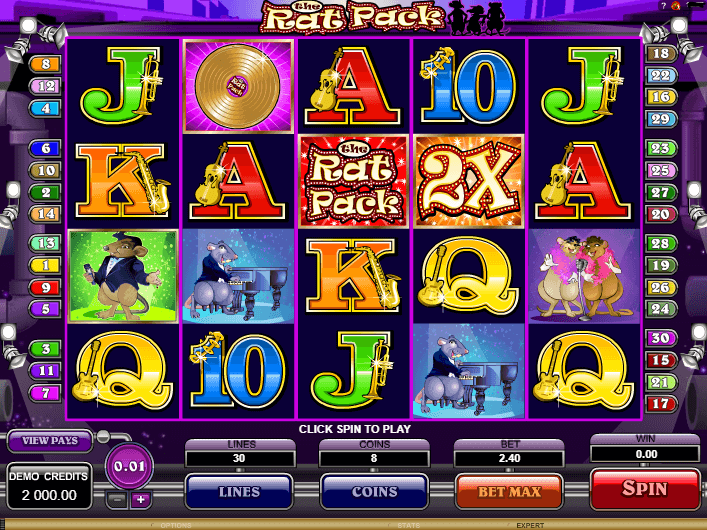707x530 pixels.
Task: Pick payline number 25 marker
Action: point(659,170)
